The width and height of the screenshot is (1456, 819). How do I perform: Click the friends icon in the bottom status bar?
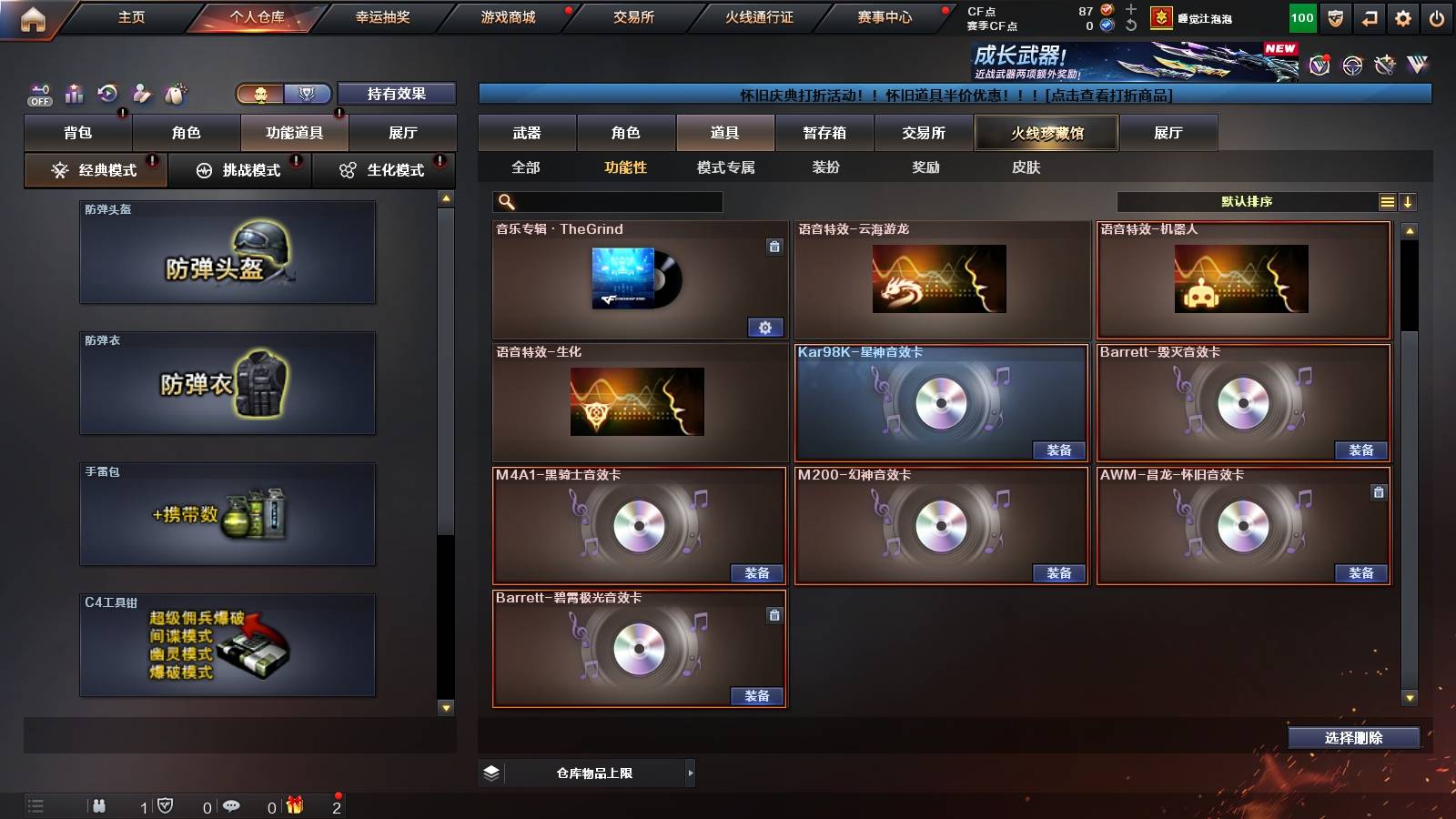click(100, 804)
